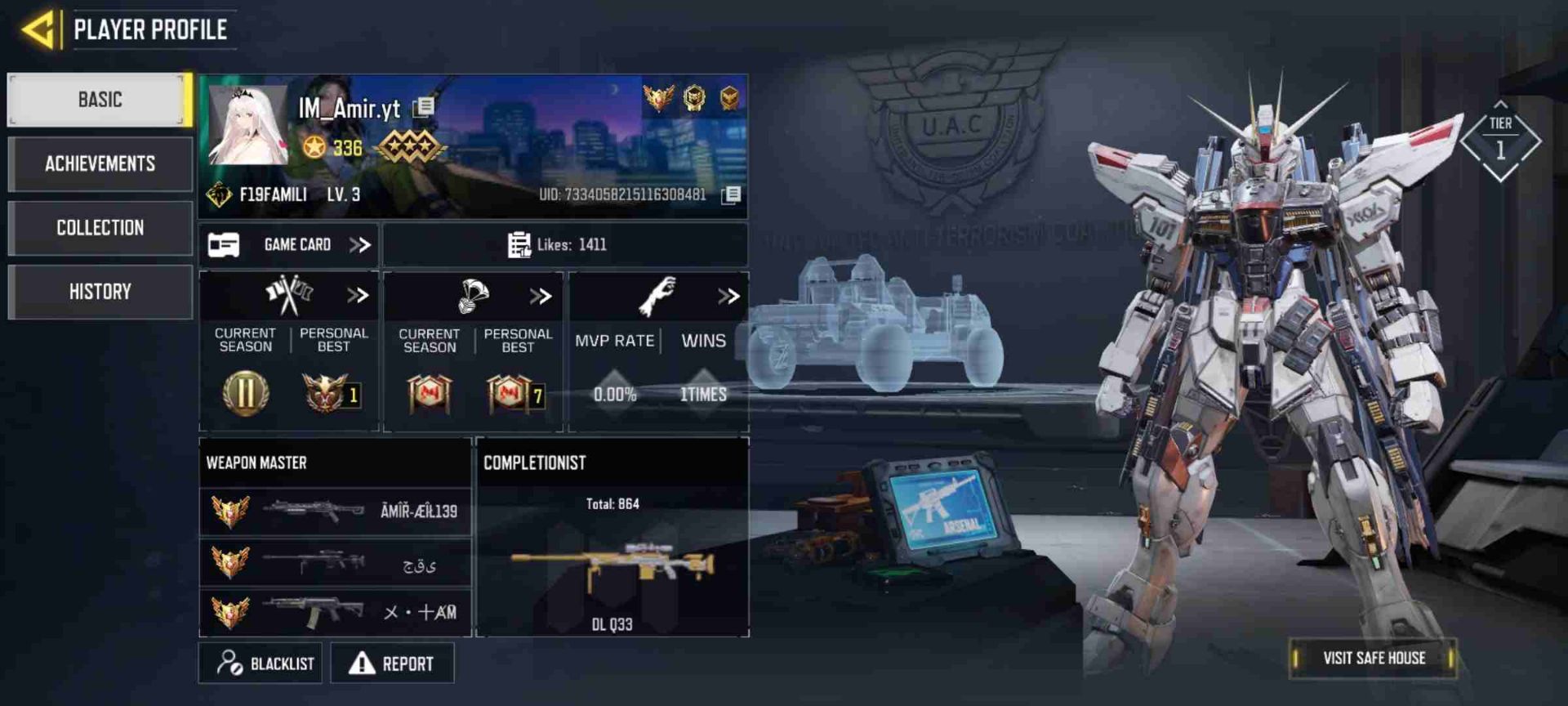Report this player
This screenshot has height=706, width=1568.
point(392,663)
